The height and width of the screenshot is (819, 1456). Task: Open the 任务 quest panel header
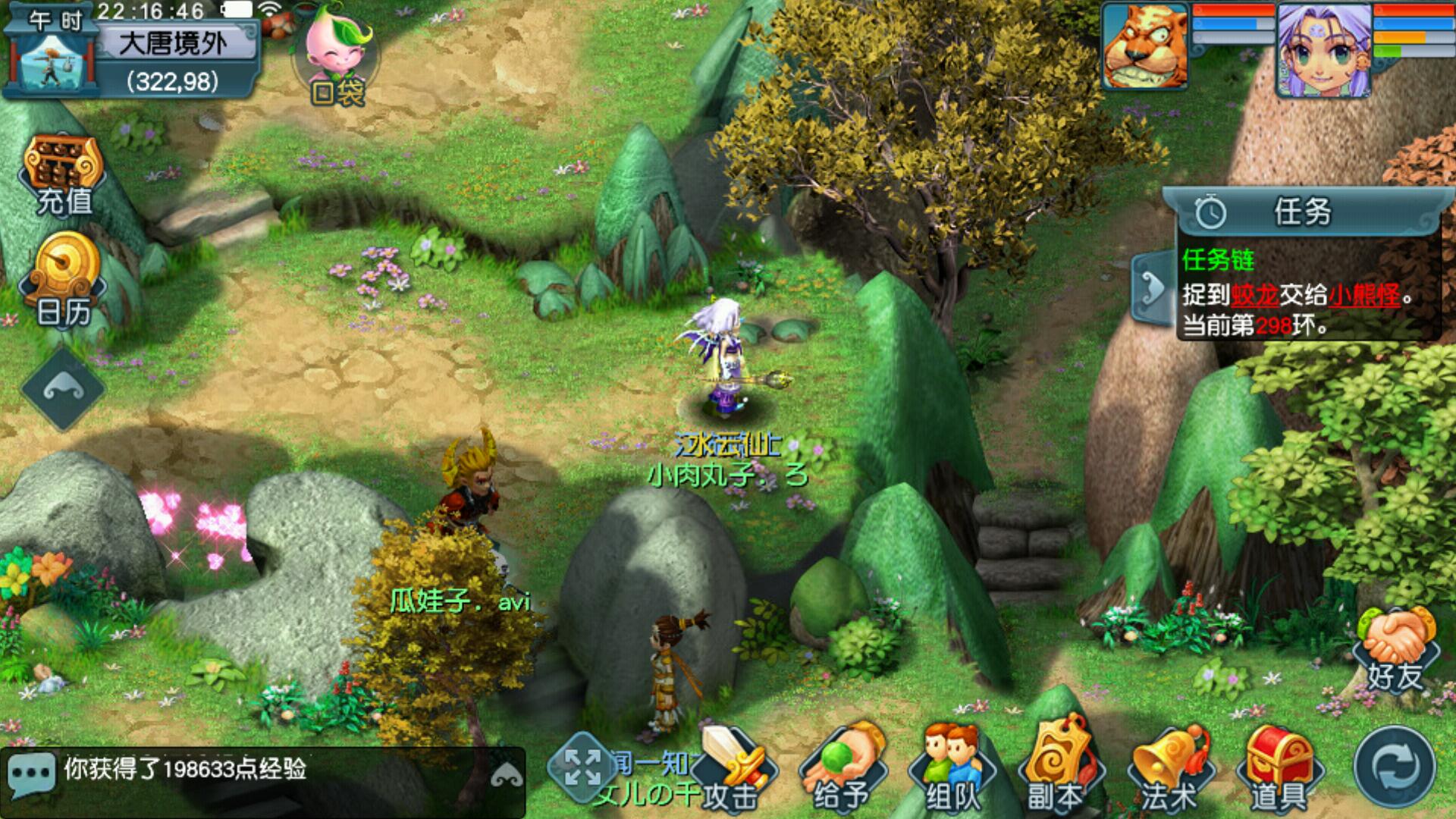coord(1301,212)
